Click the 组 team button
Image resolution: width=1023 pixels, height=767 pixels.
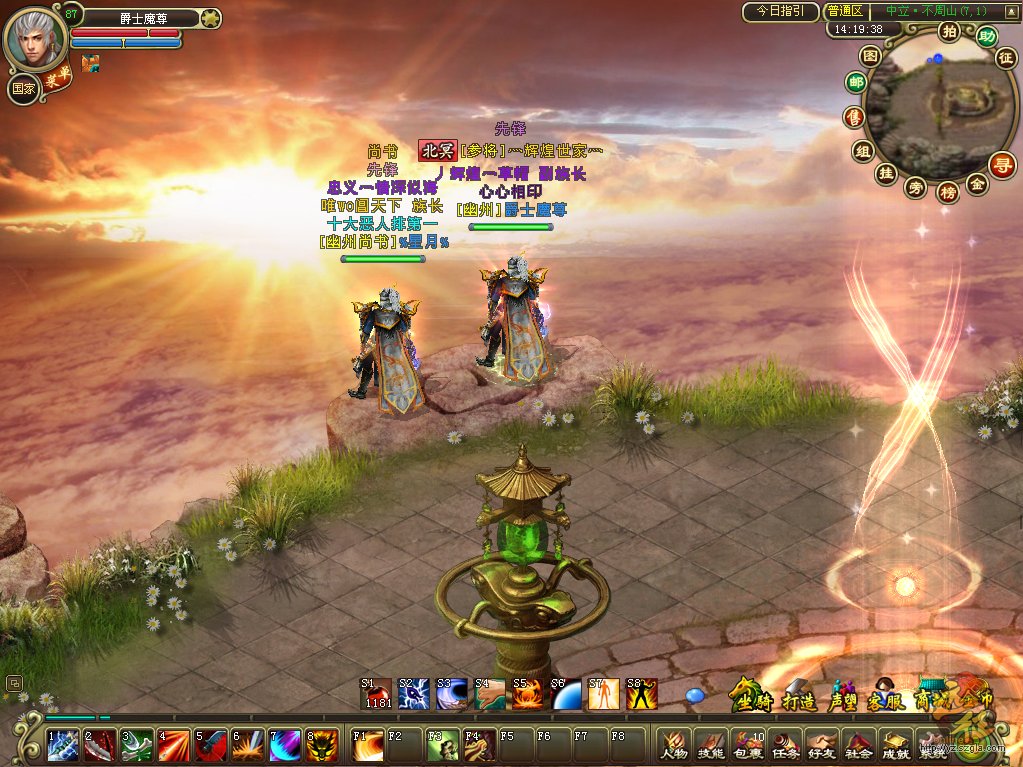pyautogui.click(x=862, y=151)
